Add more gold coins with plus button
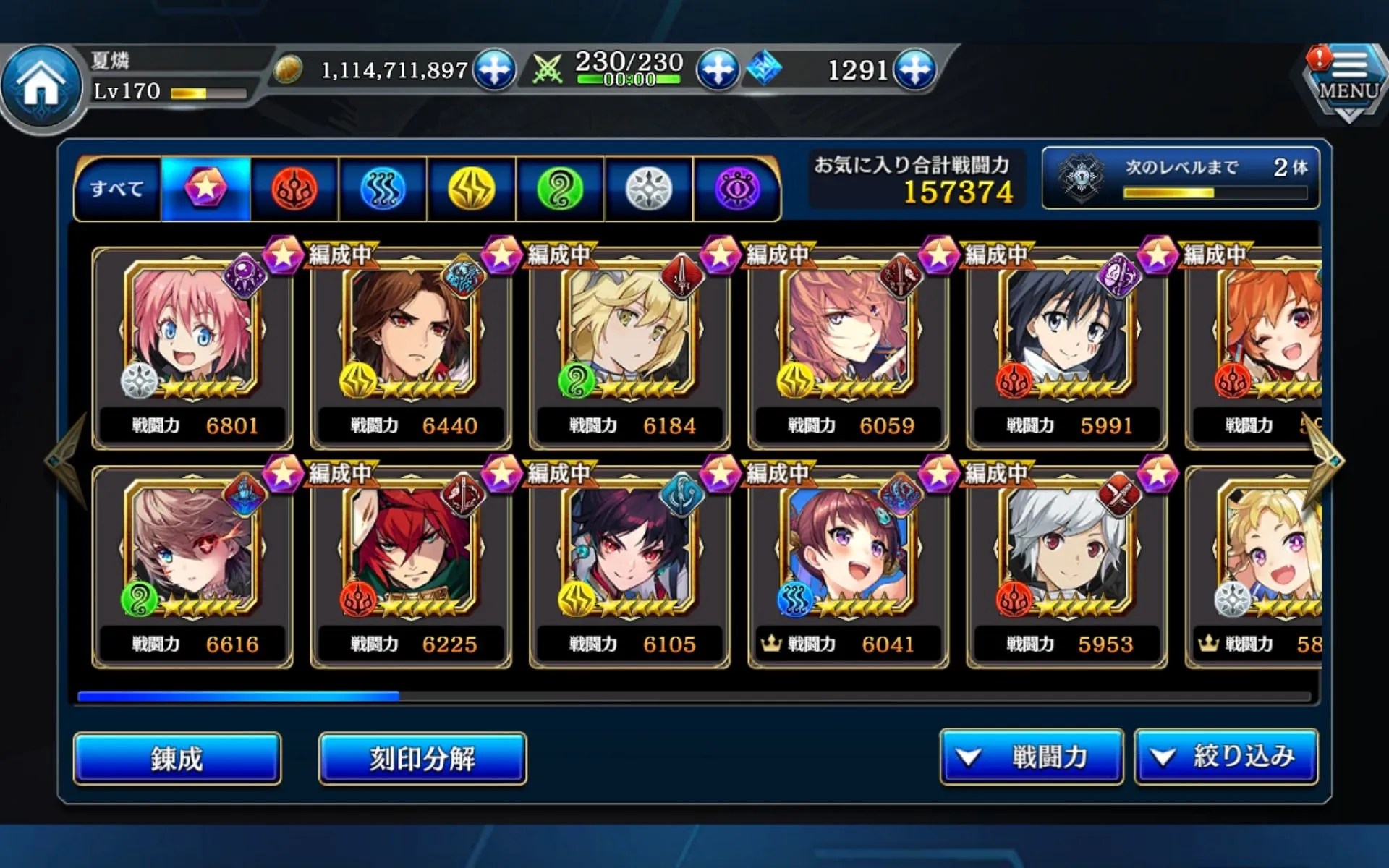Image resolution: width=1389 pixels, height=868 pixels. (x=494, y=69)
